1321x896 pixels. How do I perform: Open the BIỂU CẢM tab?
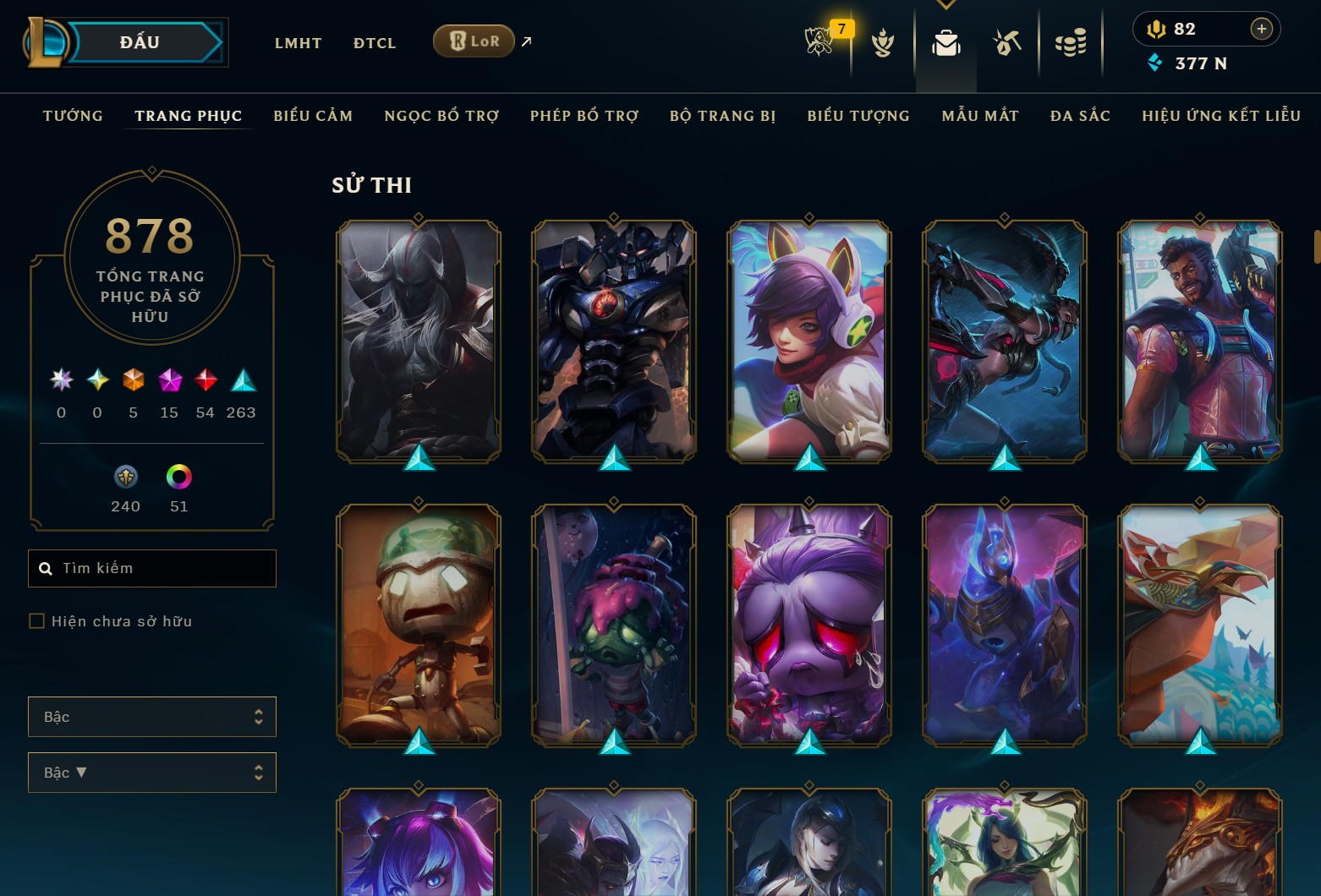(x=313, y=116)
